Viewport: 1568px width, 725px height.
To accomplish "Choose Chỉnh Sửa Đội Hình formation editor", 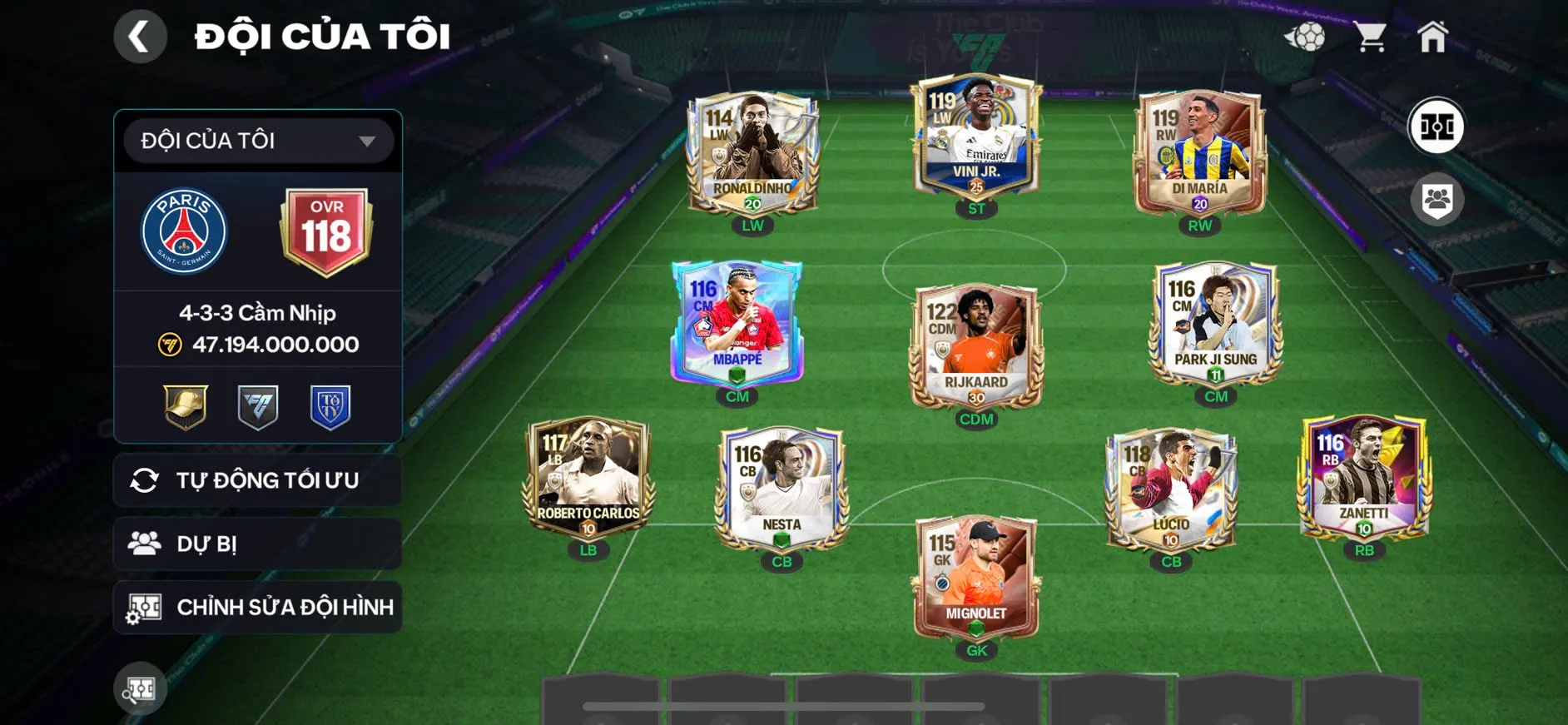I will coord(258,607).
